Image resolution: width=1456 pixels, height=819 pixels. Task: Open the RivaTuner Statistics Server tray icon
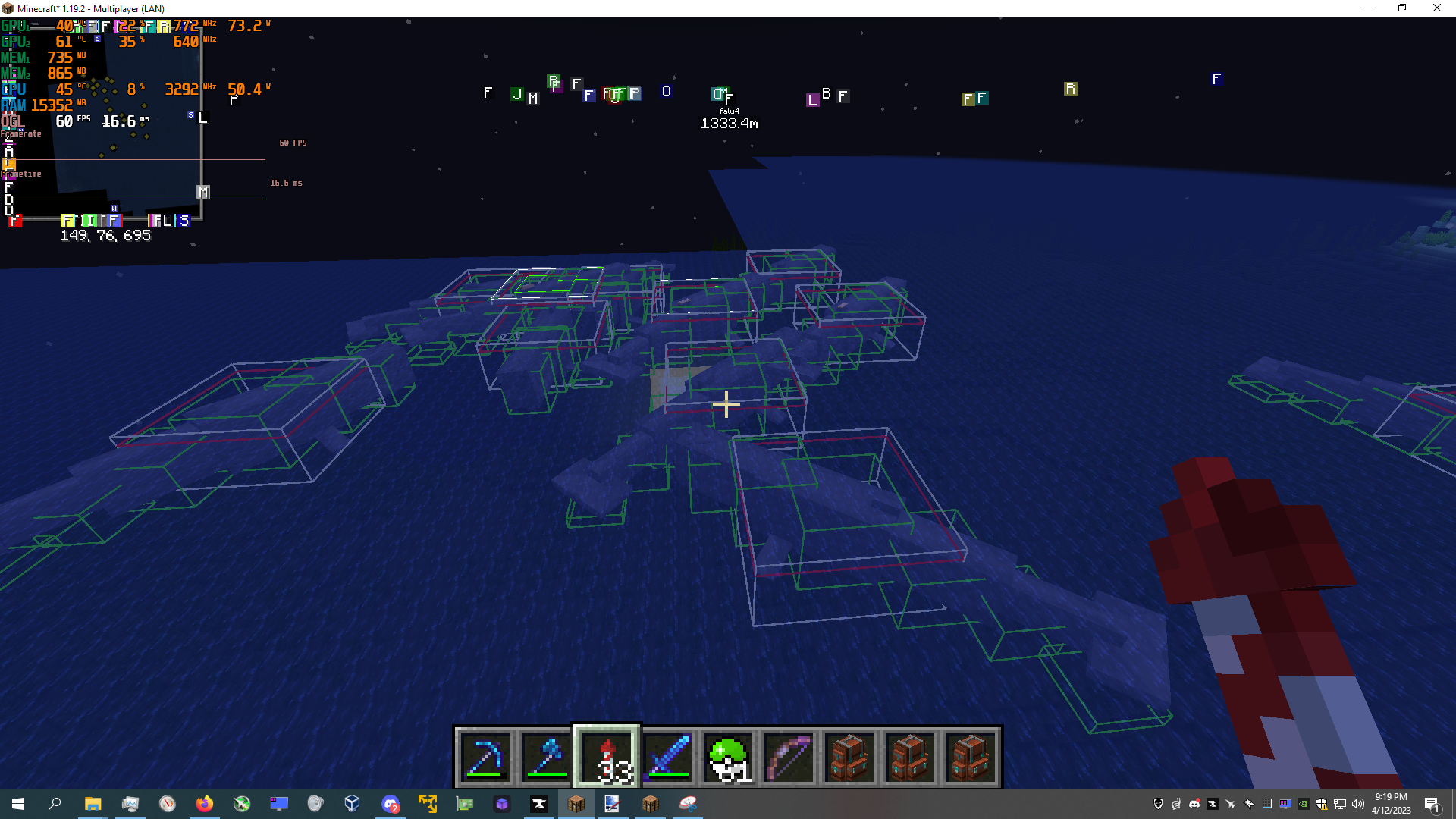1285,804
